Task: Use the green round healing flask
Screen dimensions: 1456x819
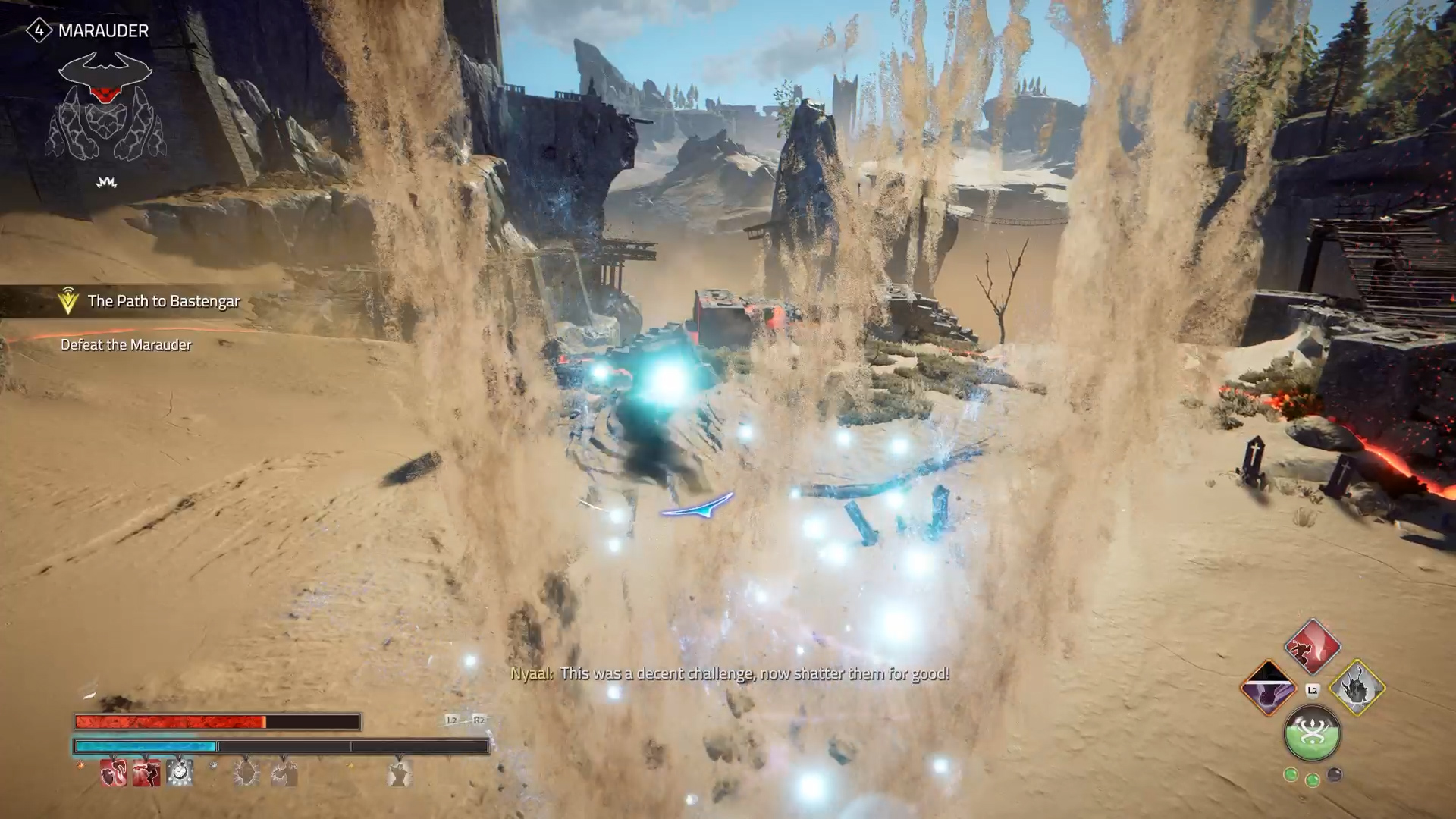Action: point(1313,733)
